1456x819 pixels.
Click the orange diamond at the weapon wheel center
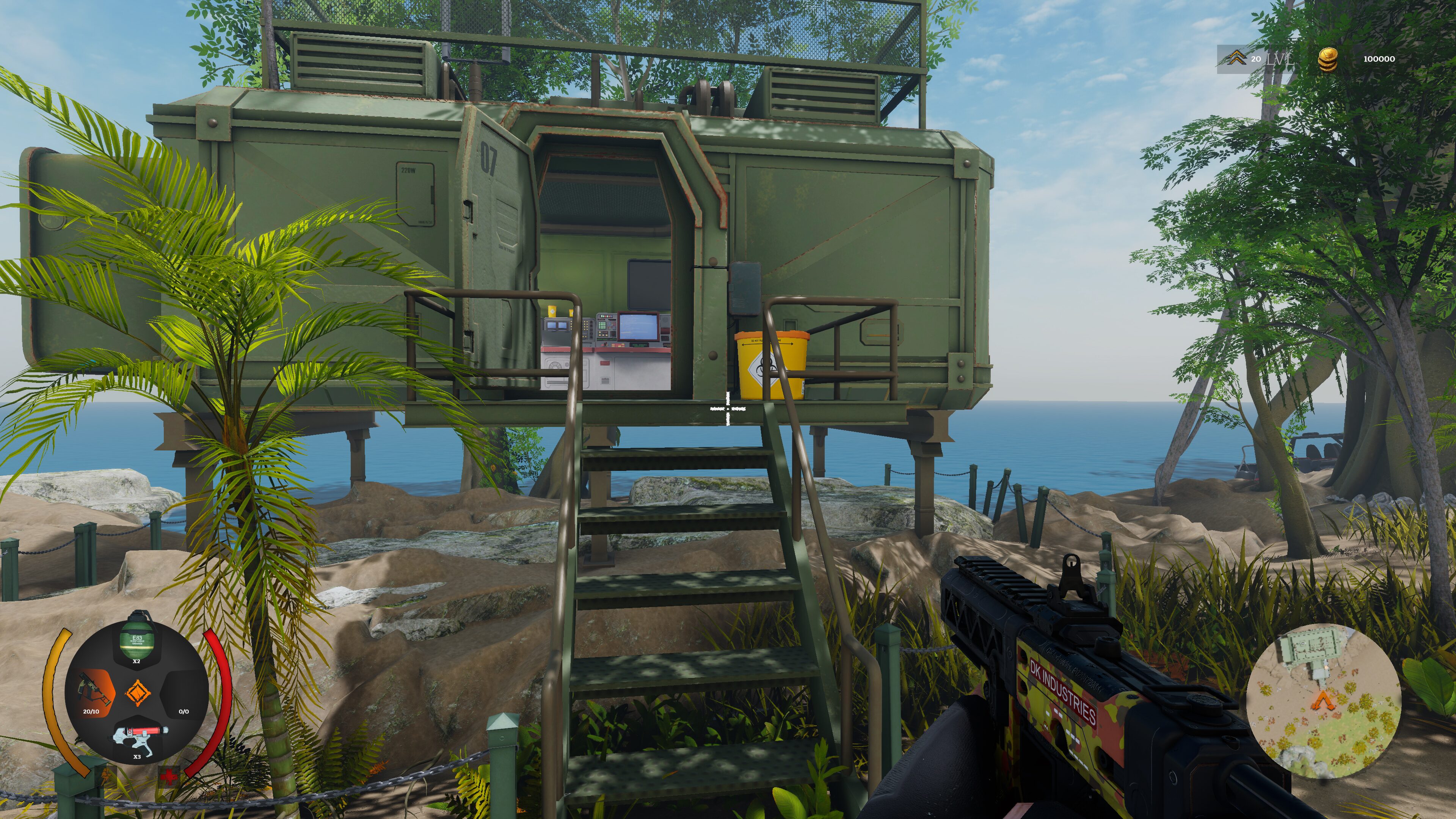(138, 692)
